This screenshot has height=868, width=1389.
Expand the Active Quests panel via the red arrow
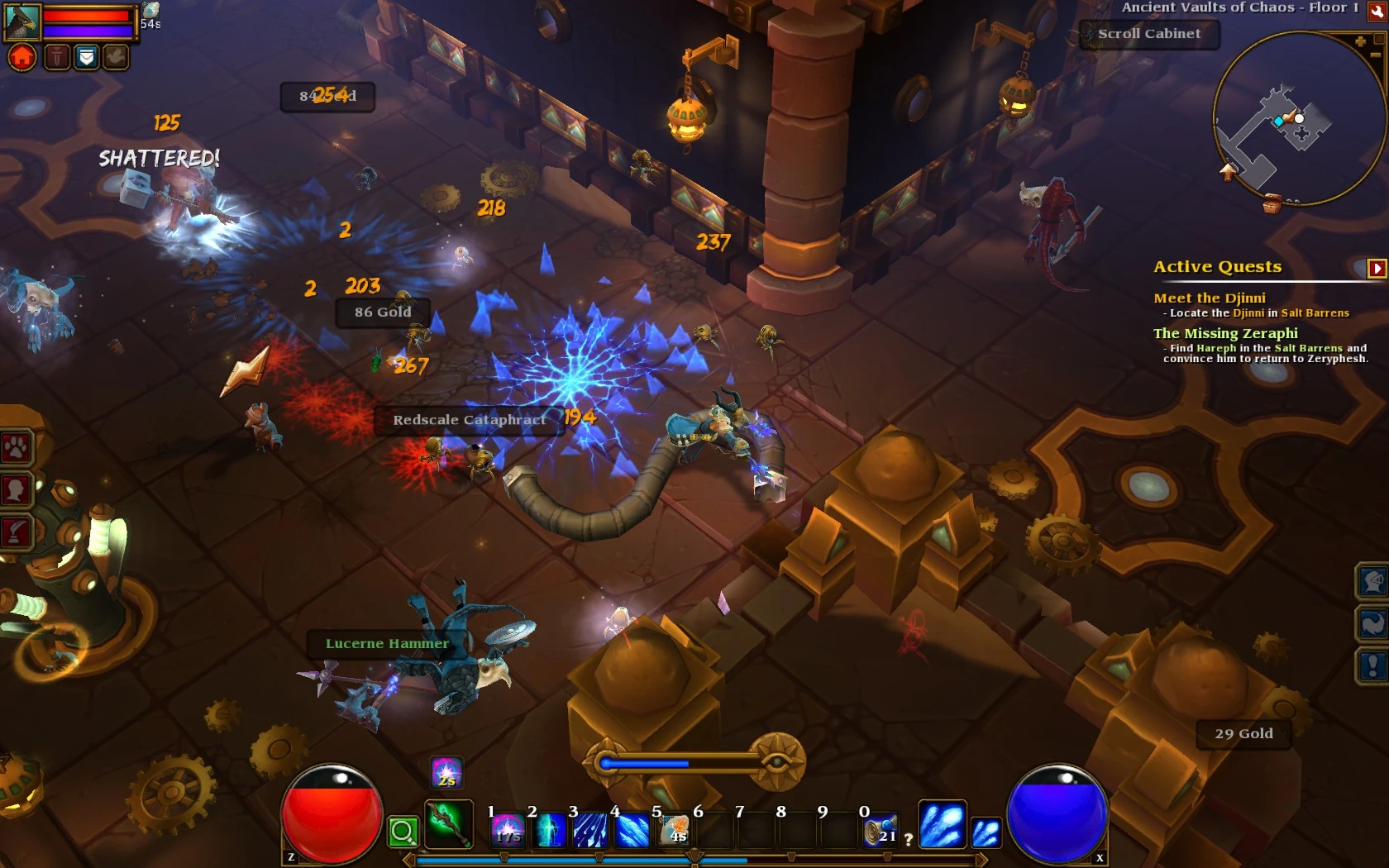(x=1375, y=267)
